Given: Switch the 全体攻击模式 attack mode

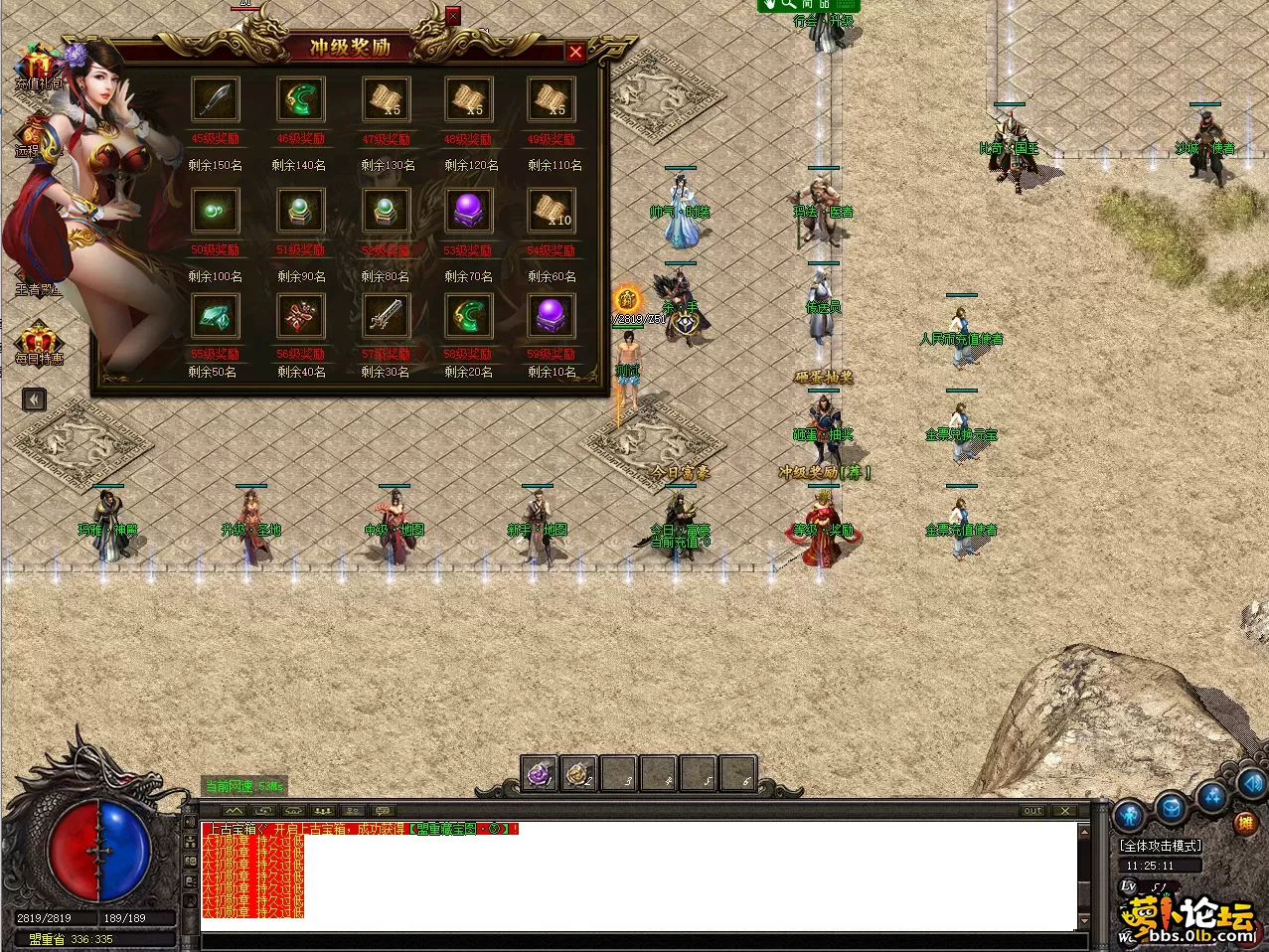Looking at the screenshot, I should point(1160,846).
